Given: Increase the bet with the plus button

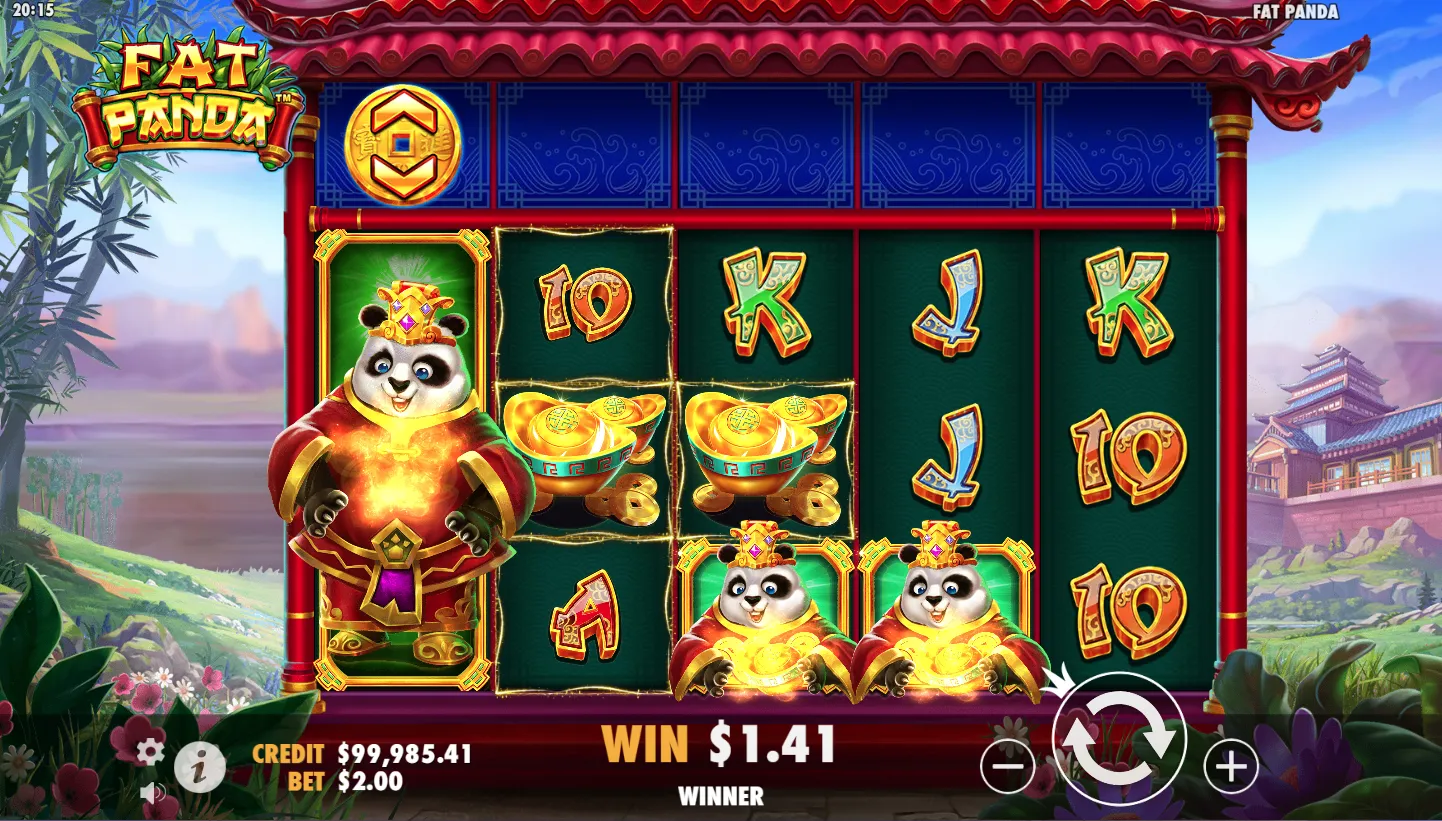Looking at the screenshot, I should tap(1230, 767).
